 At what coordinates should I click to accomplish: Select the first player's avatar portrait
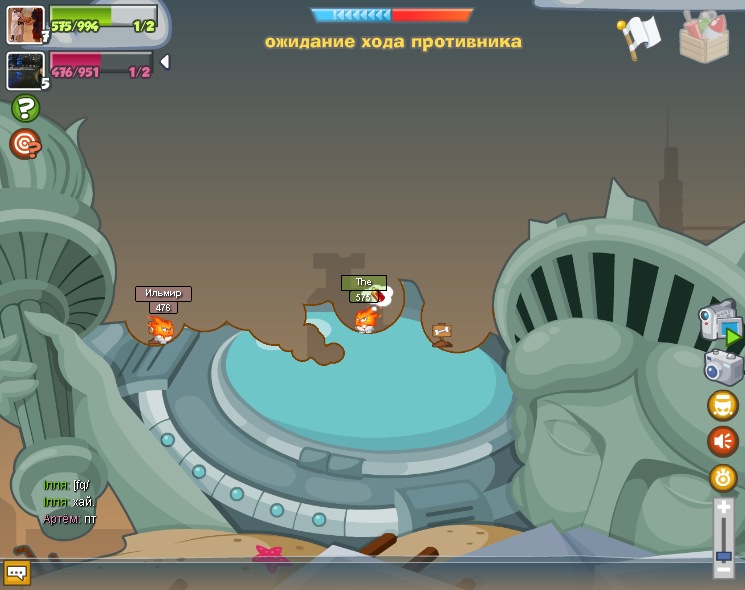pyautogui.click(x=25, y=24)
